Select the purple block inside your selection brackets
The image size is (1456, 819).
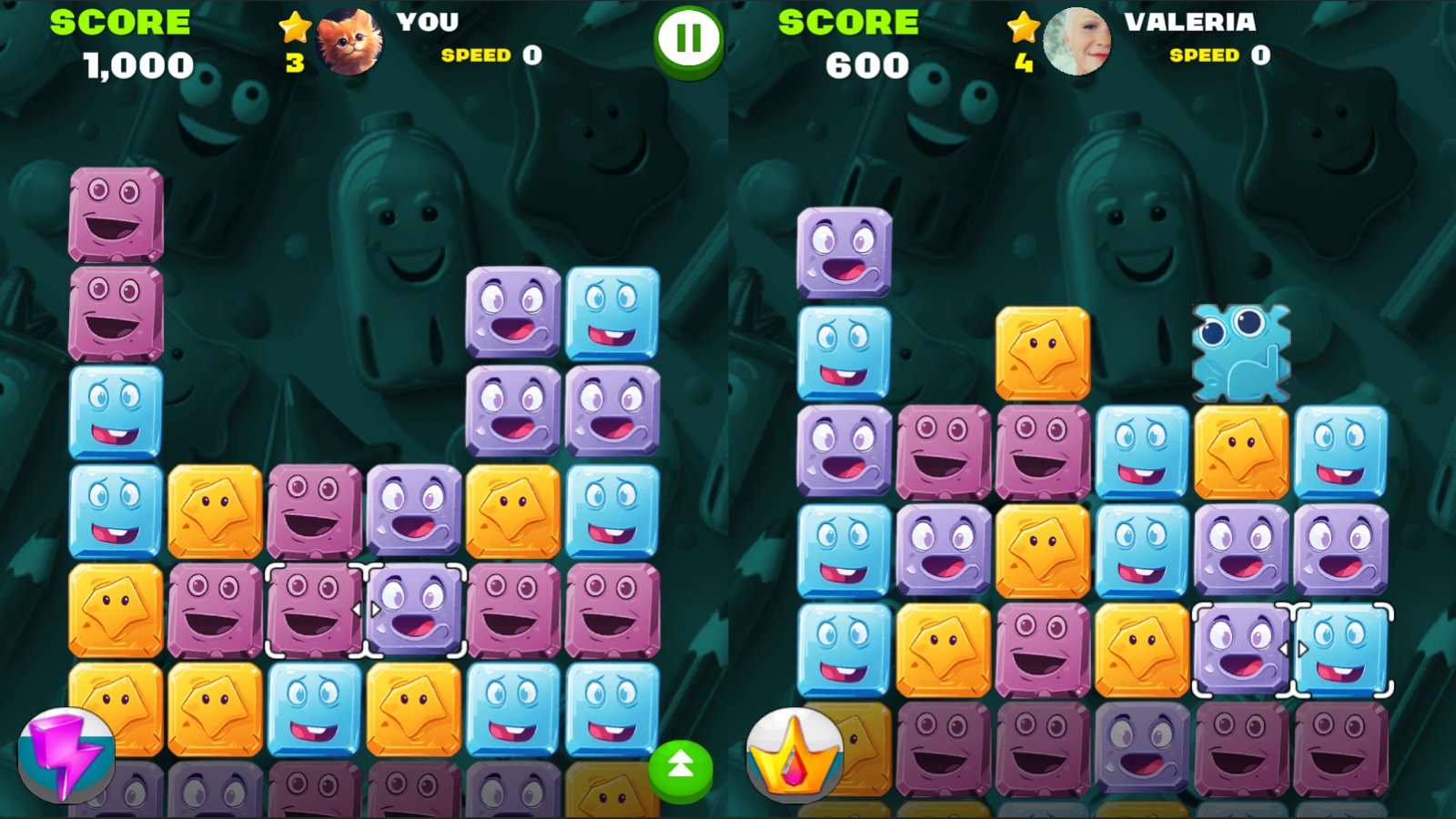[x=414, y=610]
